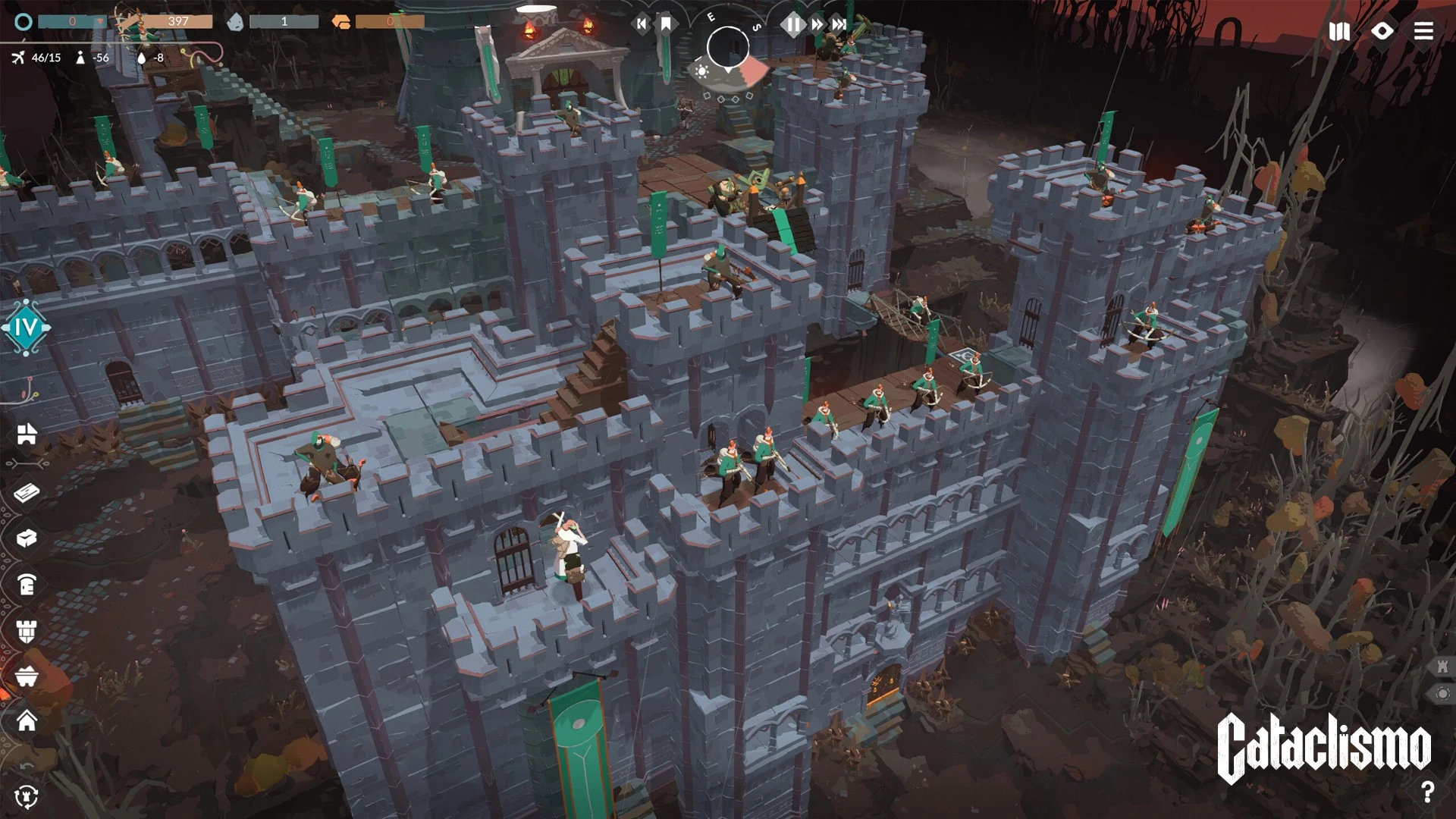Click the bookmark icon beside rewind
The width and height of the screenshot is (1456, 819).
coord(666,24)
